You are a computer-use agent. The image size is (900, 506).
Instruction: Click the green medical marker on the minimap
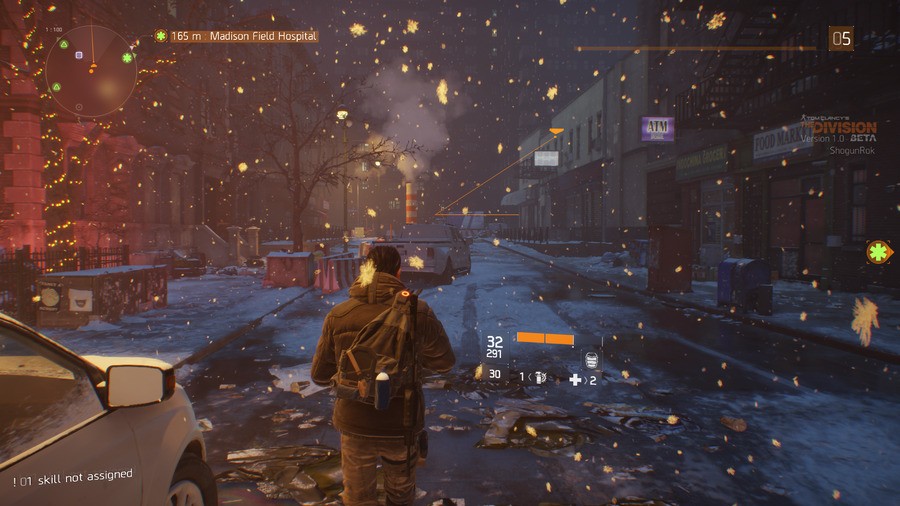128,58
